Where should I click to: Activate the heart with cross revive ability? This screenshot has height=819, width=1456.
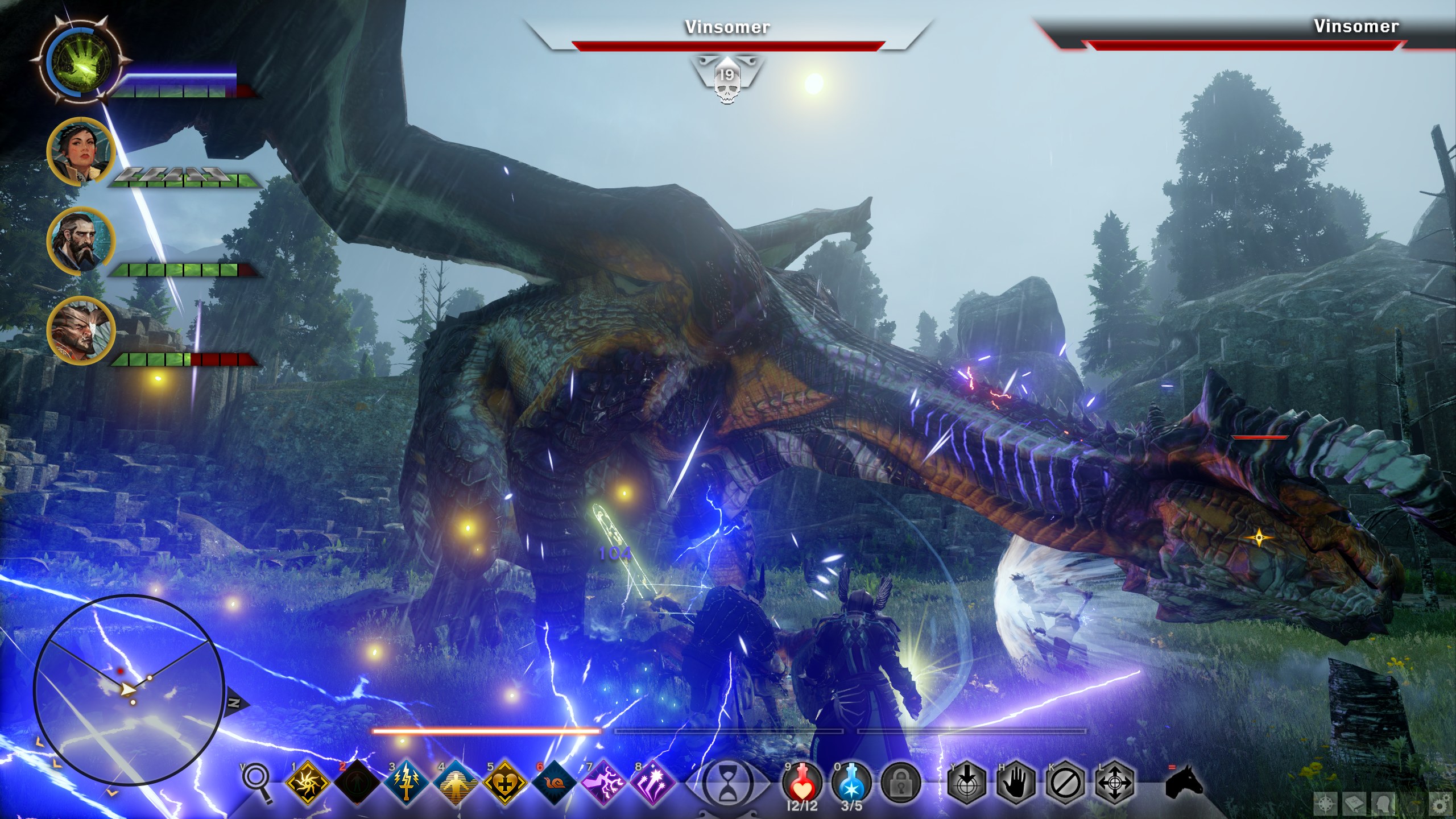pyautogui.click(x=504, y=784)
